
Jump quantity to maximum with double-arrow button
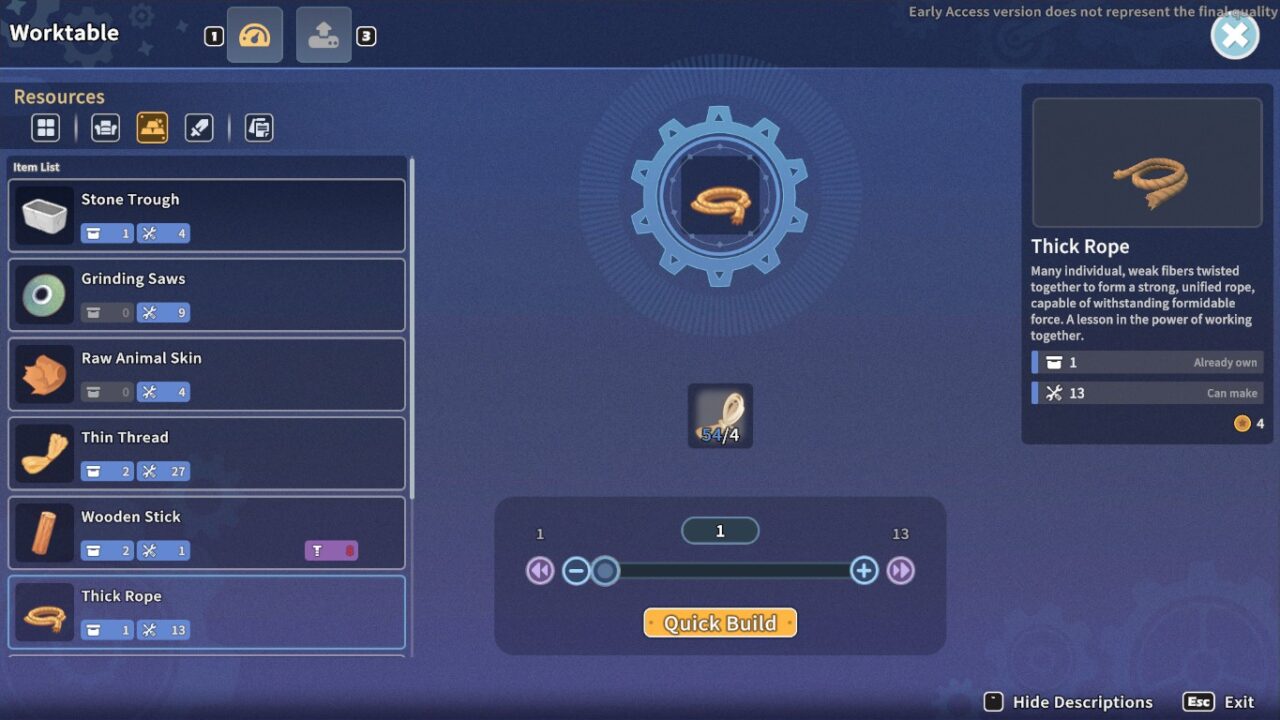[x=900, y=571]
